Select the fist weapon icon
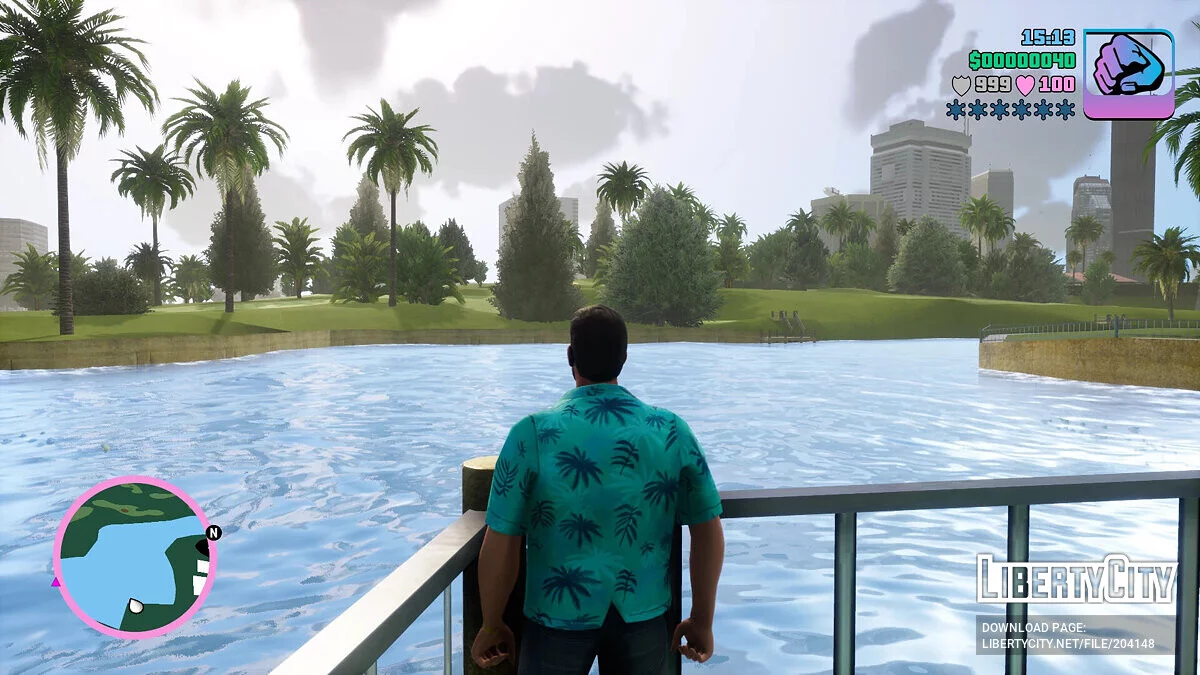This screenshot has width=1200, height=675. coord(1128,74)
